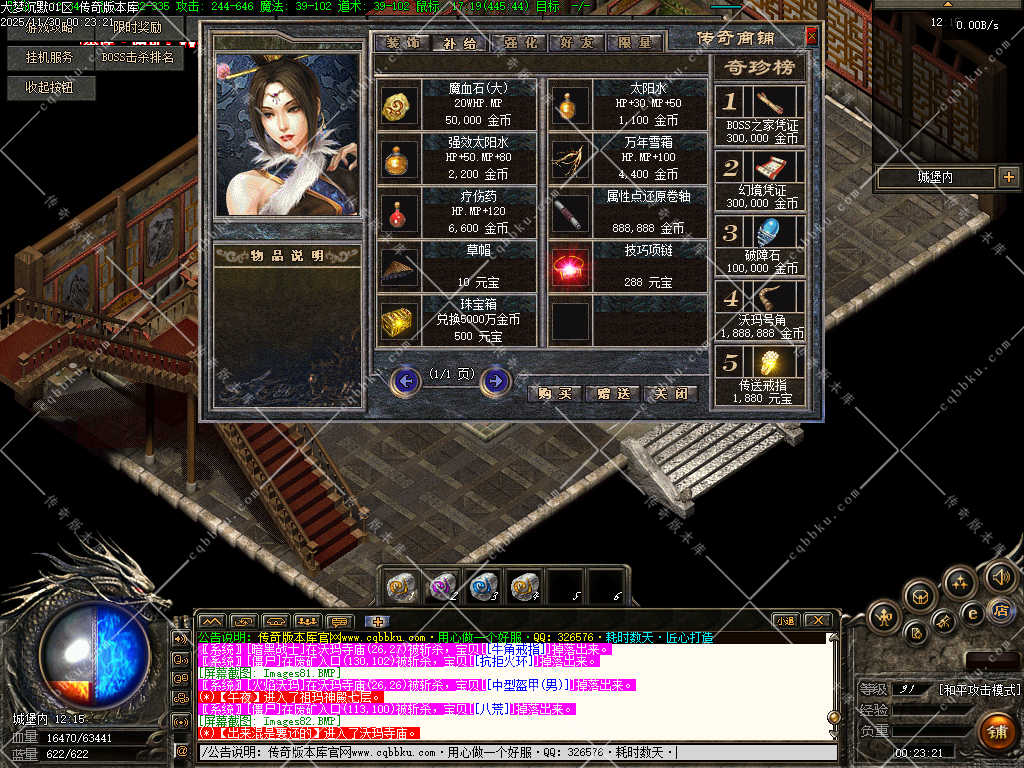
Task: Pick the 疗伤药 red potion
Action: click(399, 211)
